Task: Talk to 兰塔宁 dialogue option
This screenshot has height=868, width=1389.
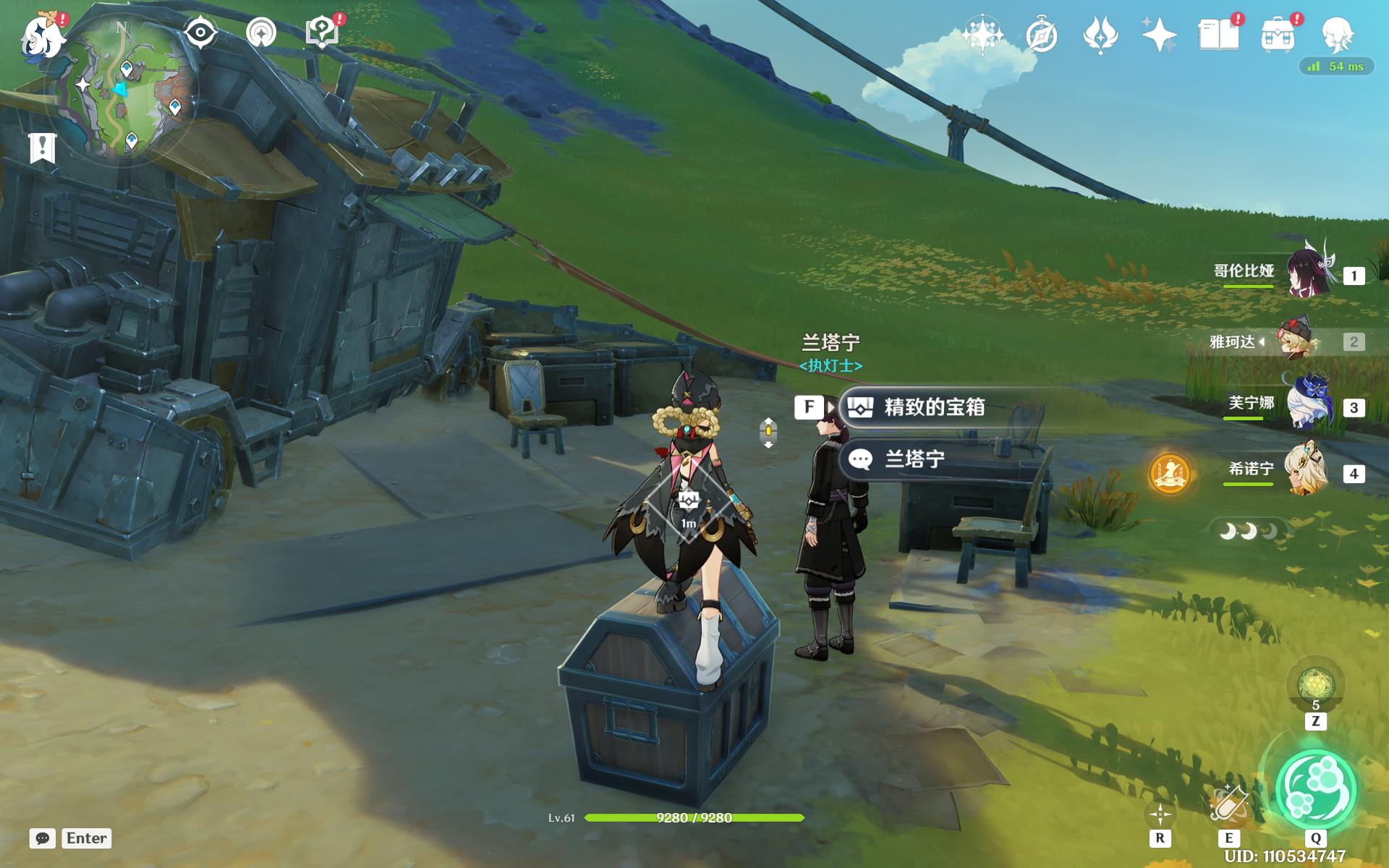Action: coord(914,459)
